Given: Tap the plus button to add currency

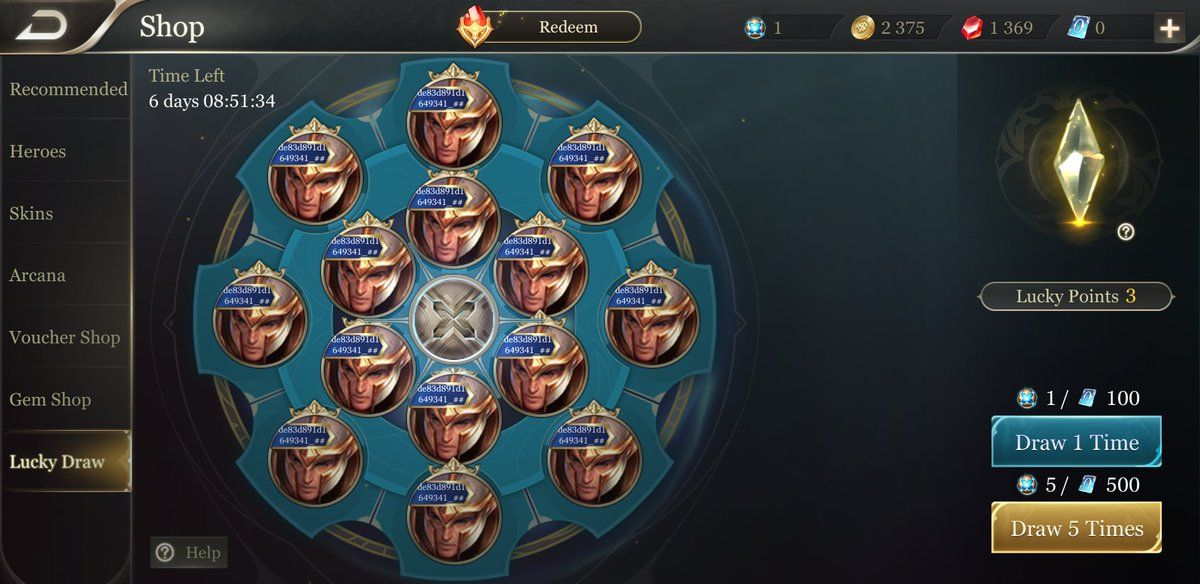Looking at the screenshot, I should coord(1168,28).
